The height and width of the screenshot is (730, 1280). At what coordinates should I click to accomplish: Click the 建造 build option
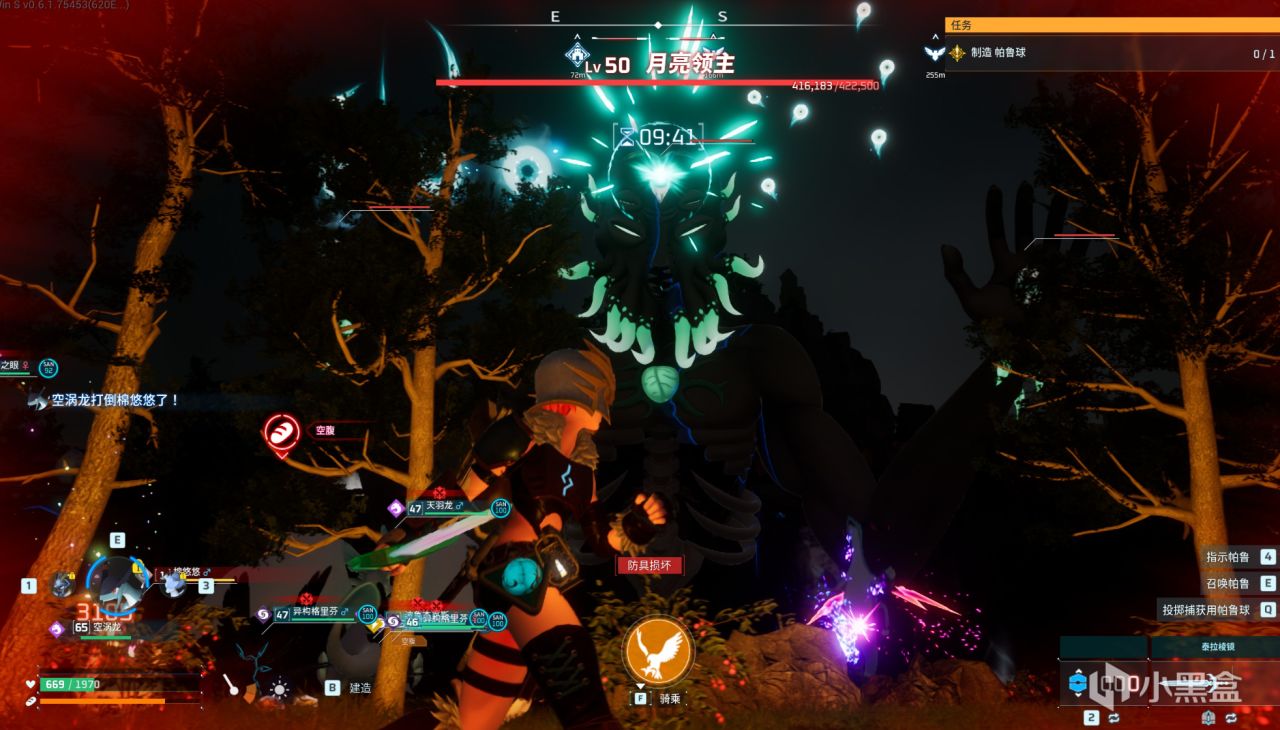[x=350, y=688]
